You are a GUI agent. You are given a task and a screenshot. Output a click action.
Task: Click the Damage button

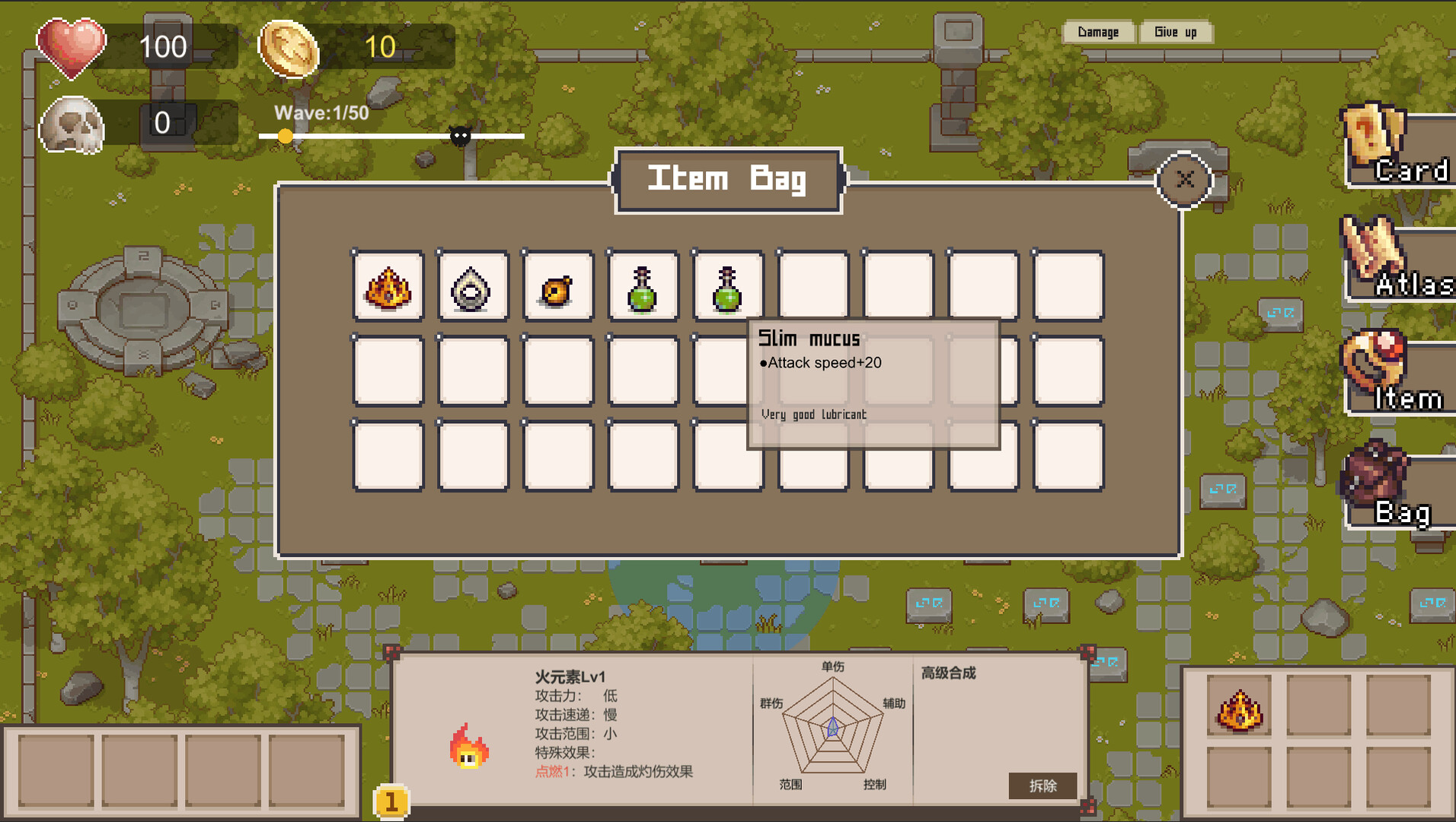1098,32
